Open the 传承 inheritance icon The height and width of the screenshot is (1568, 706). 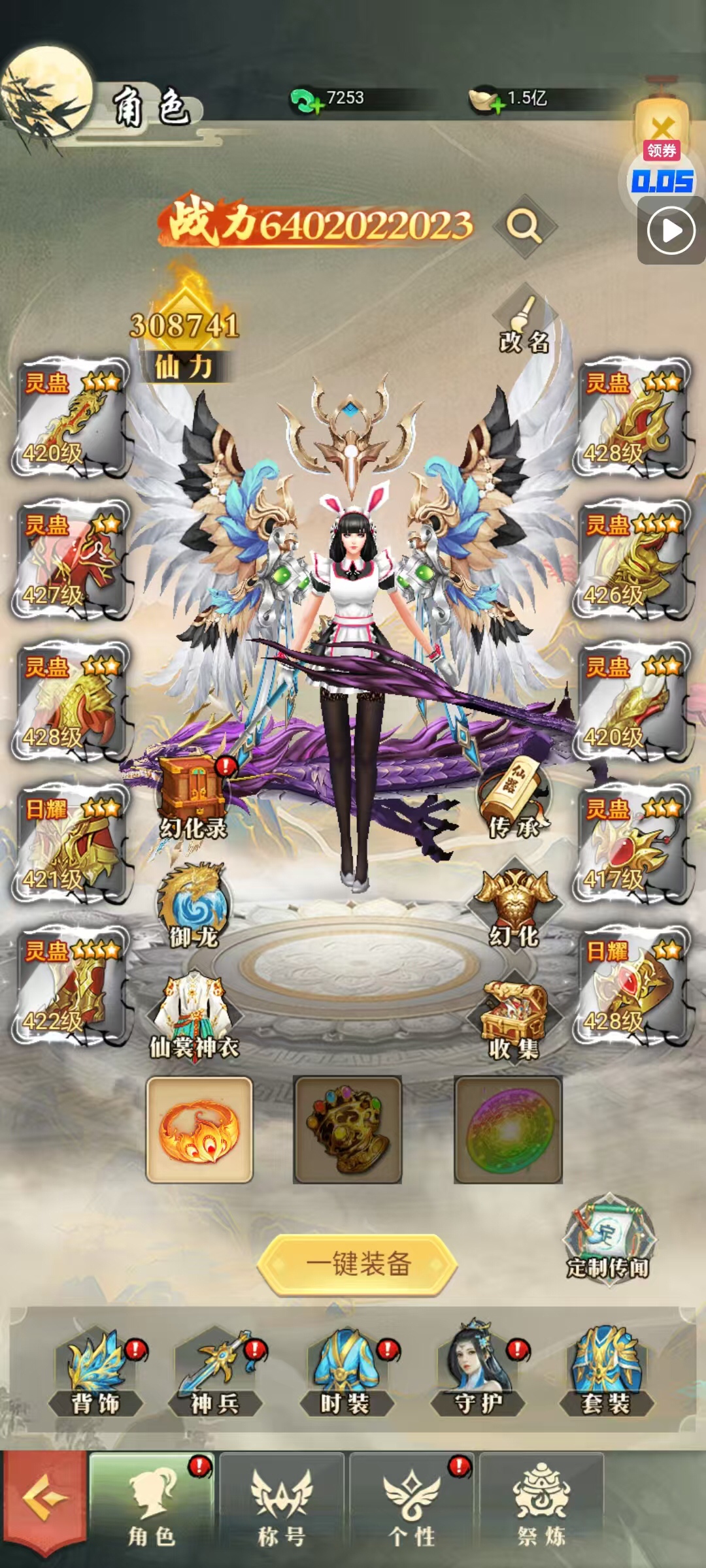pyautogui.click(x=514, y=799)
